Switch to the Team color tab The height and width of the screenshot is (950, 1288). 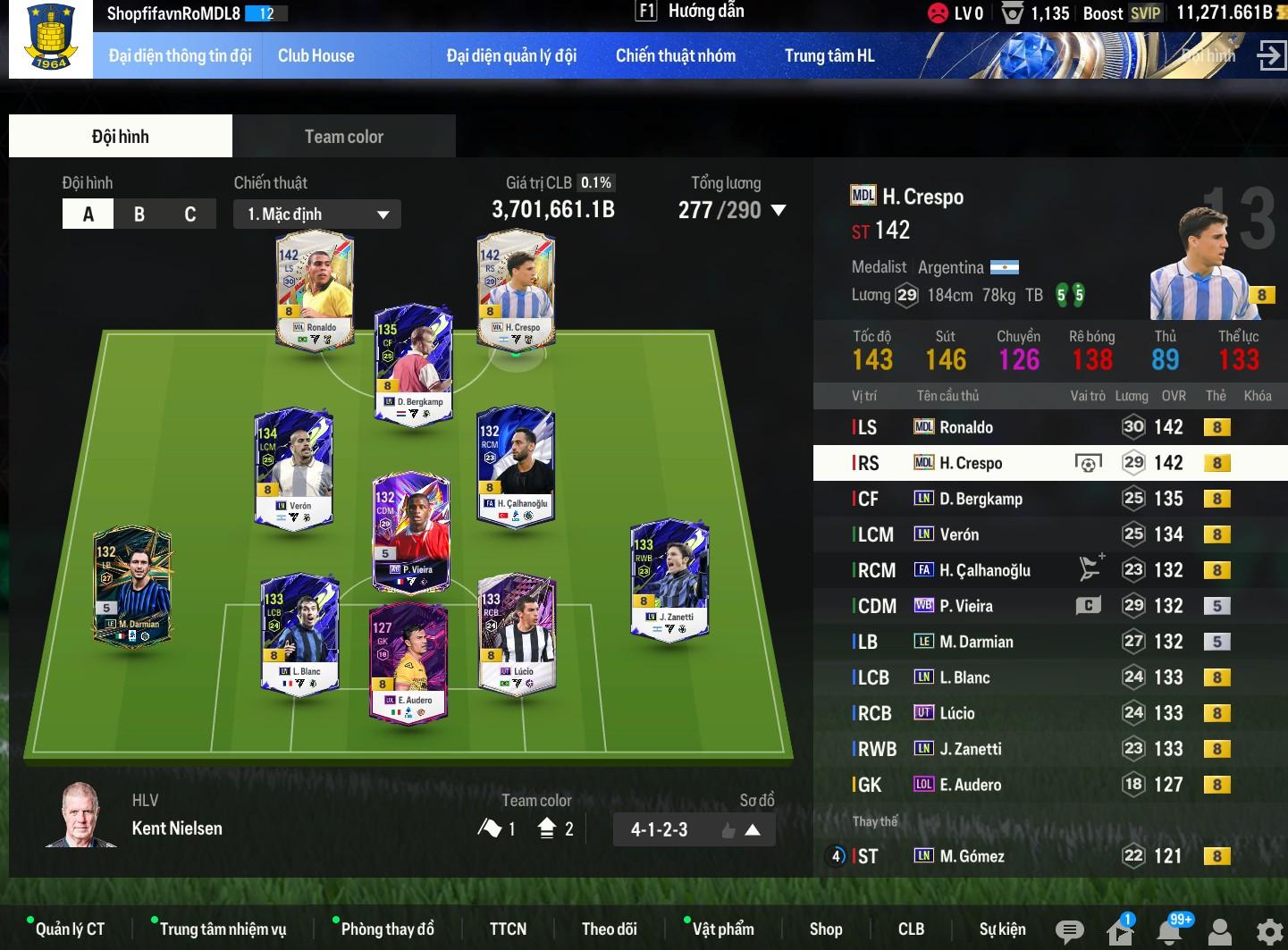[x=343, y=137]
